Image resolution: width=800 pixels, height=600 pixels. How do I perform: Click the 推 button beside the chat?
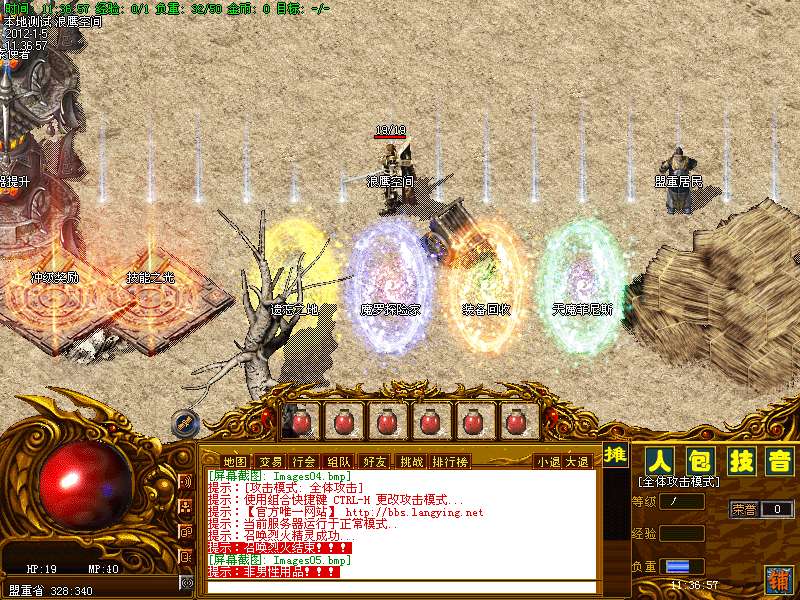click(617, 455)
